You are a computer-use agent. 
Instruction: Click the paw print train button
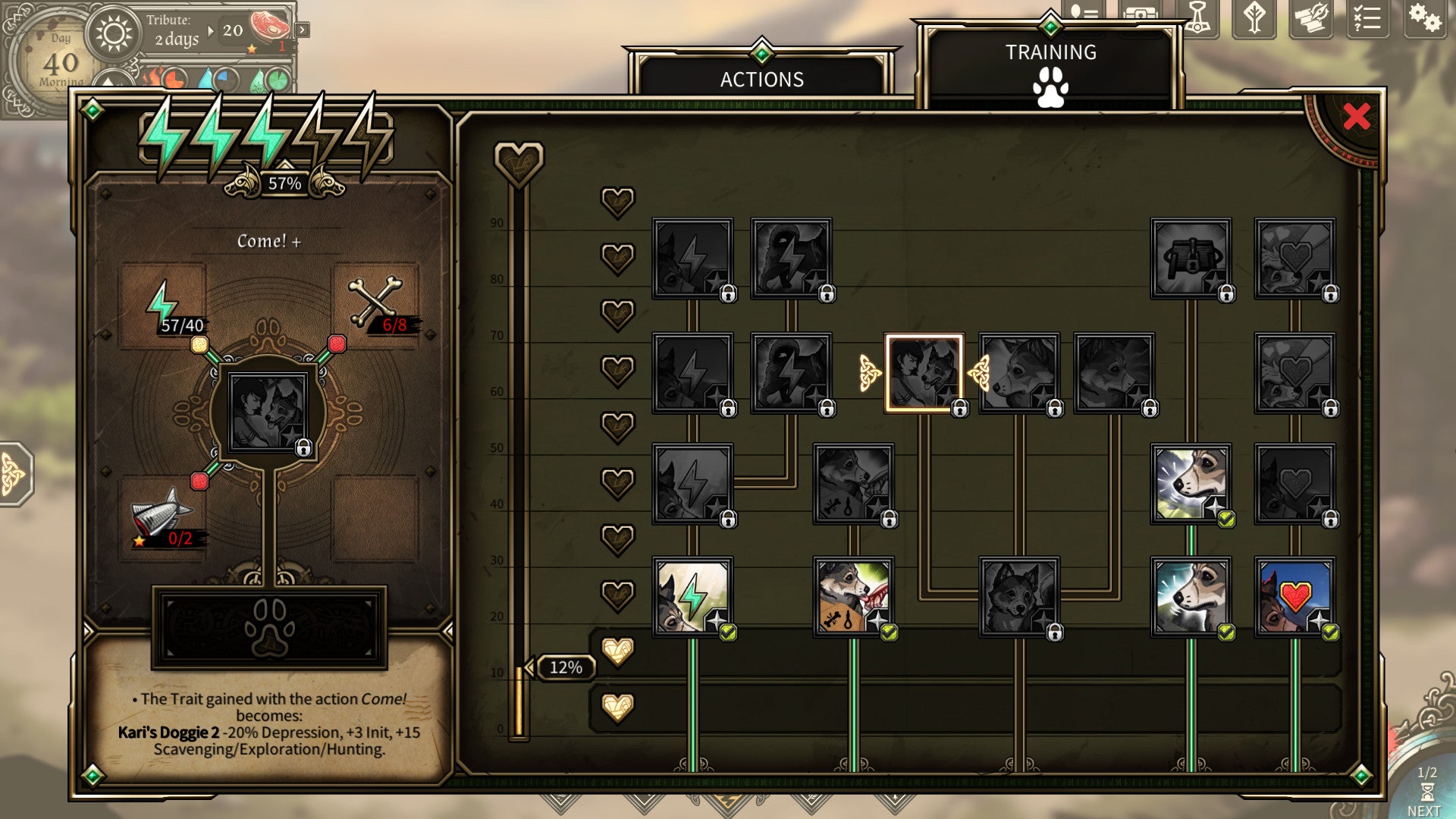(269, 628)
